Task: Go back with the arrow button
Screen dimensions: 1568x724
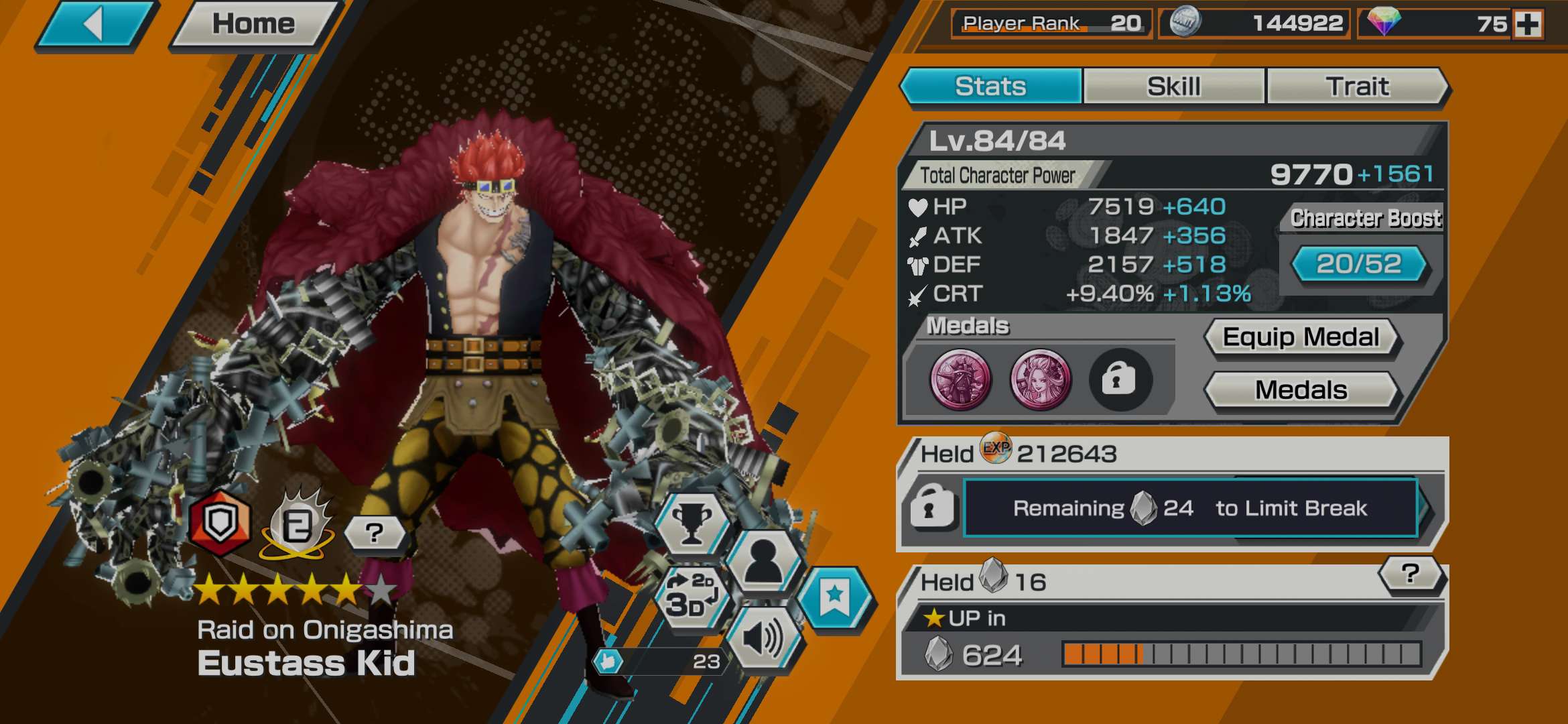Action: [x=95, y=25]
